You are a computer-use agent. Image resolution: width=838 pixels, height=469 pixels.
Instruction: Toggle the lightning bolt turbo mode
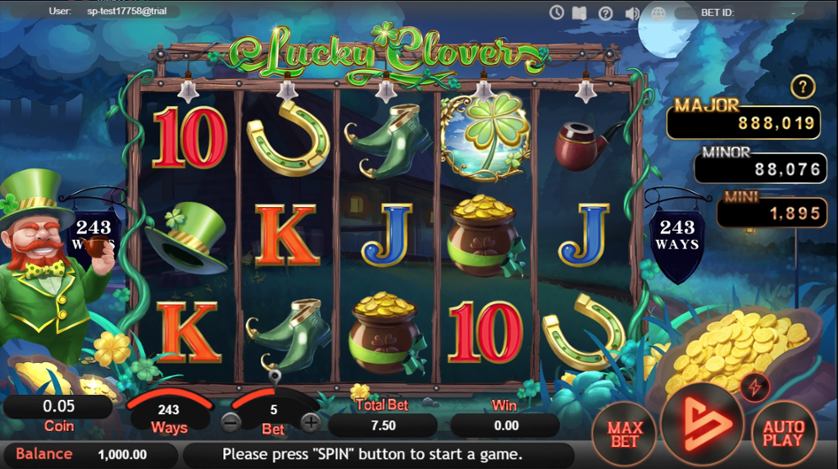pyautogui.click(x=753, y=385)
